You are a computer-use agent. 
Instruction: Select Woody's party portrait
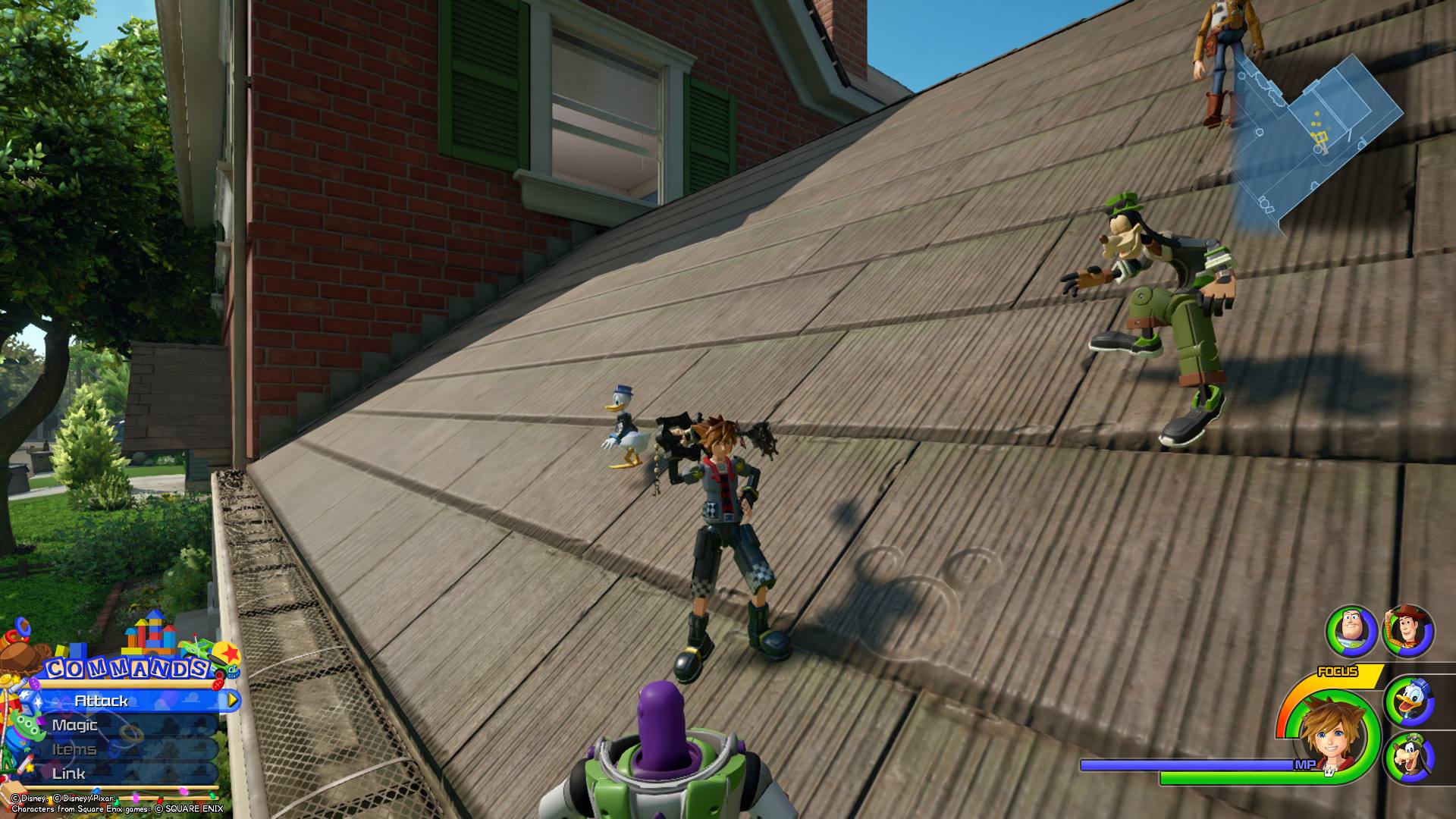1408,629
